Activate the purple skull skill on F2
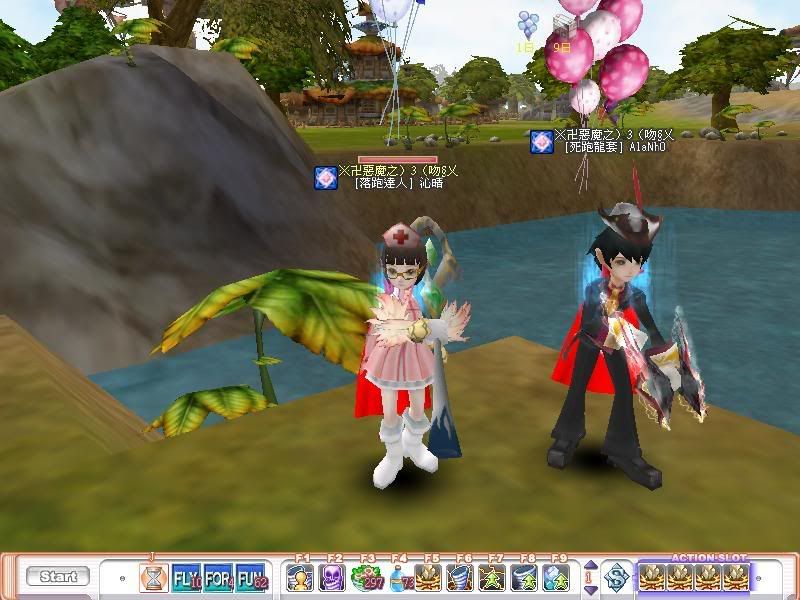 pos(332,577)
